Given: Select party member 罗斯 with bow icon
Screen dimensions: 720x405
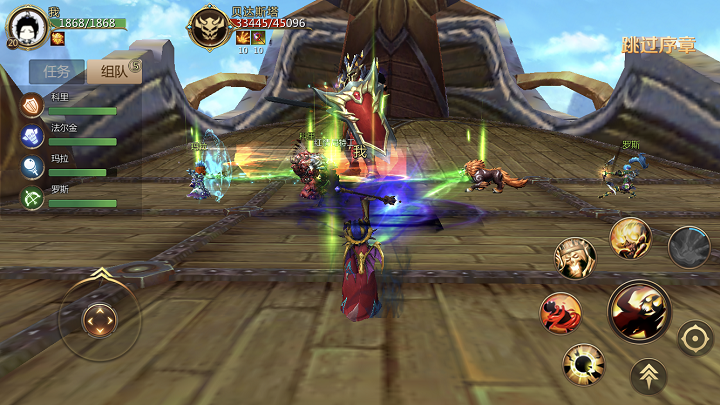Looking at the screenshot, I should pos(33,197).
